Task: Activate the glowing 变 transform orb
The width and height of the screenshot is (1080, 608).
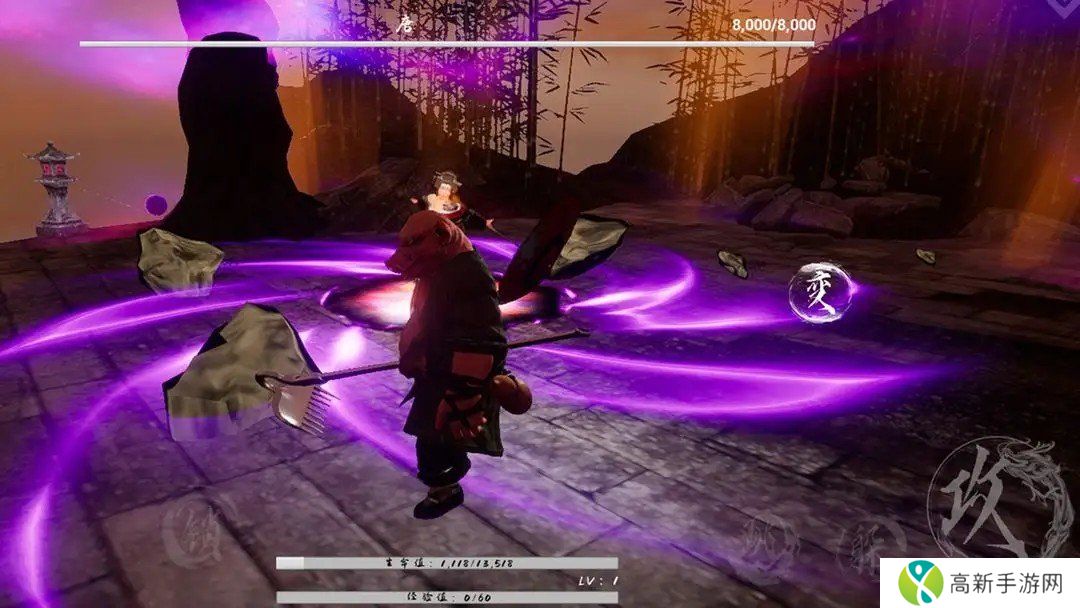Action: (820, 292)
